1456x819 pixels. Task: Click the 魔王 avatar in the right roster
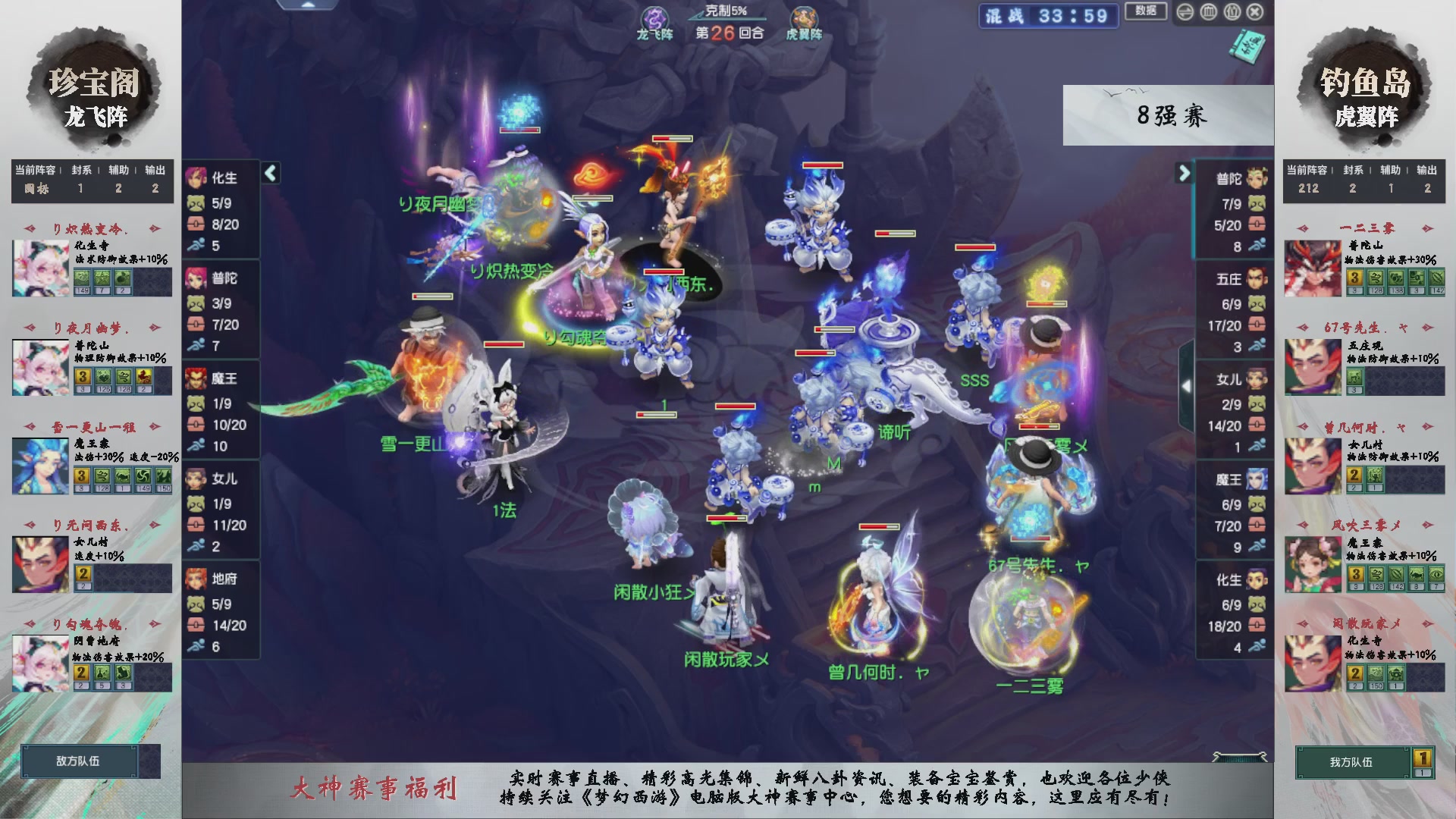1255,479
